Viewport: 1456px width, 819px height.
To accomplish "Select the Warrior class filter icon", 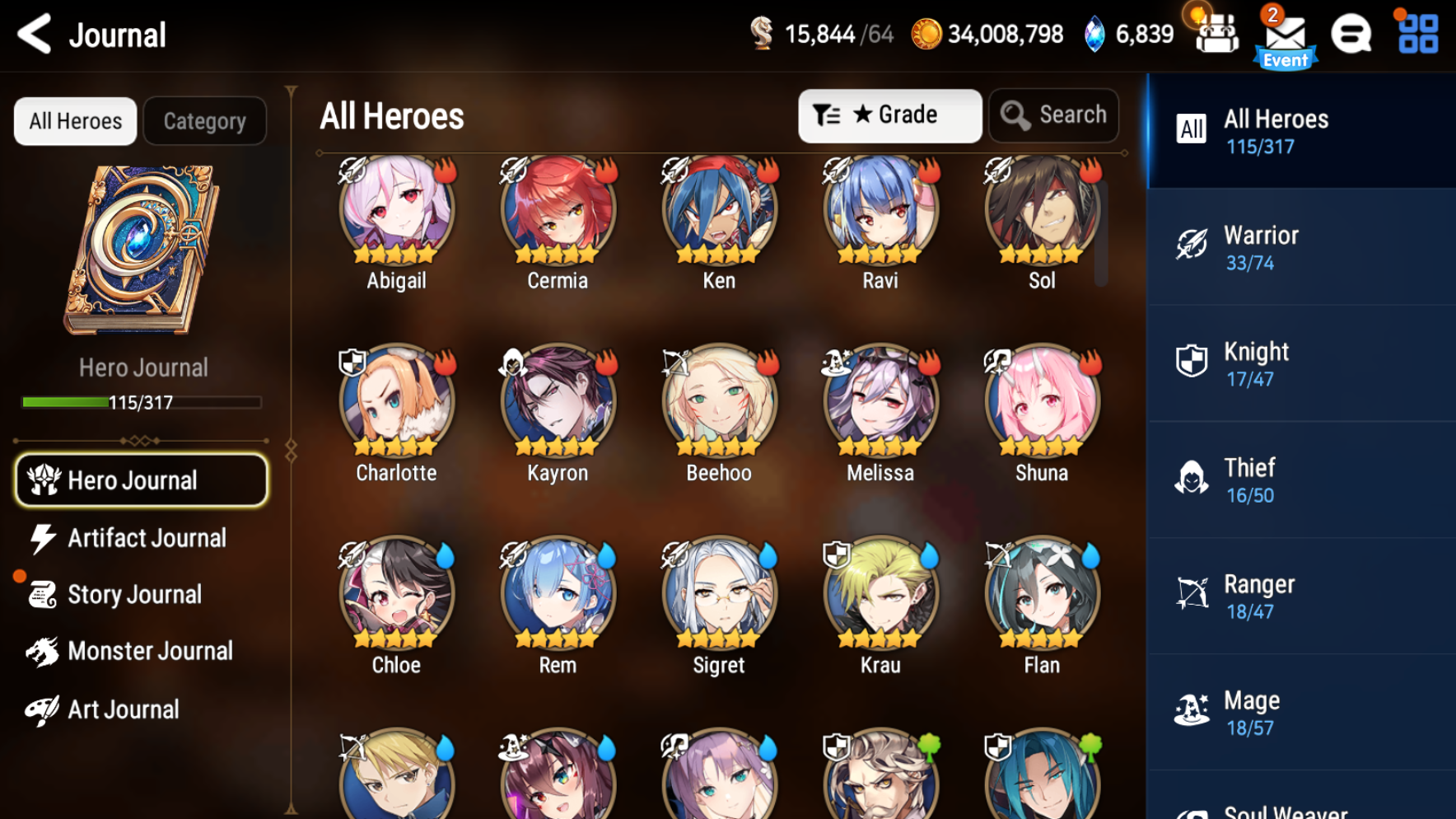I will (x=1192, y=245).
